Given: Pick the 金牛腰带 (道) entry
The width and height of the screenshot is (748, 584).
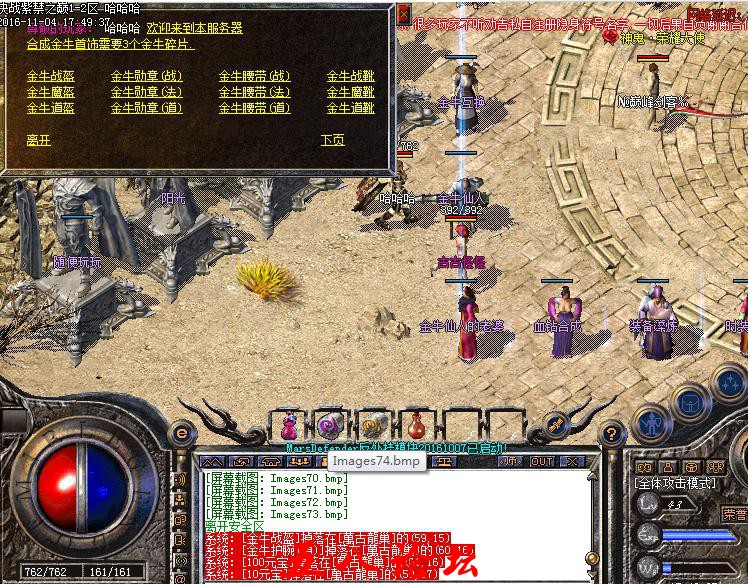Looking at the screenshot, I should click(254, 108).
